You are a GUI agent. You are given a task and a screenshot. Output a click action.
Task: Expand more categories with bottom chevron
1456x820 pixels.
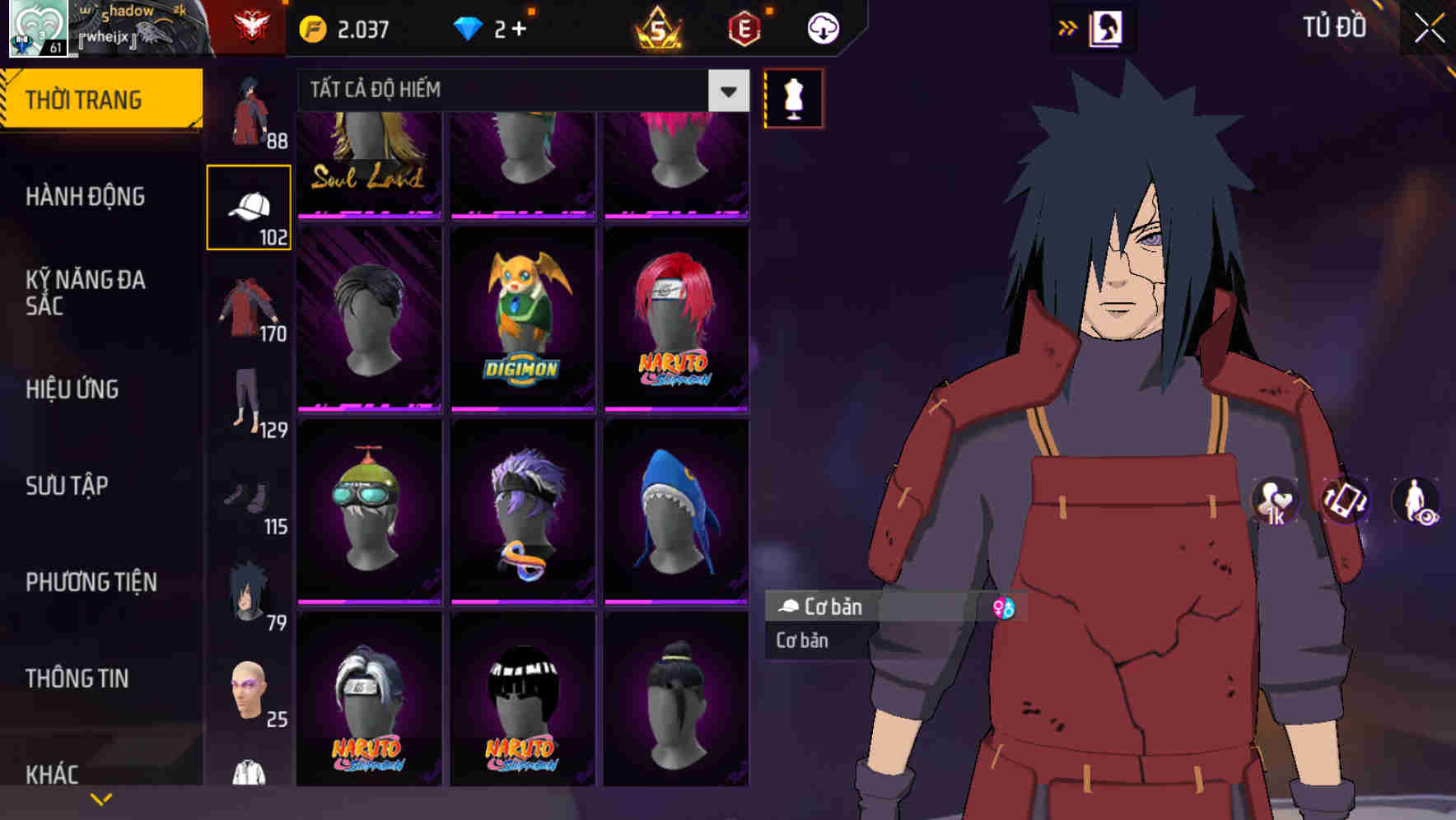click(x=102, y=797)
